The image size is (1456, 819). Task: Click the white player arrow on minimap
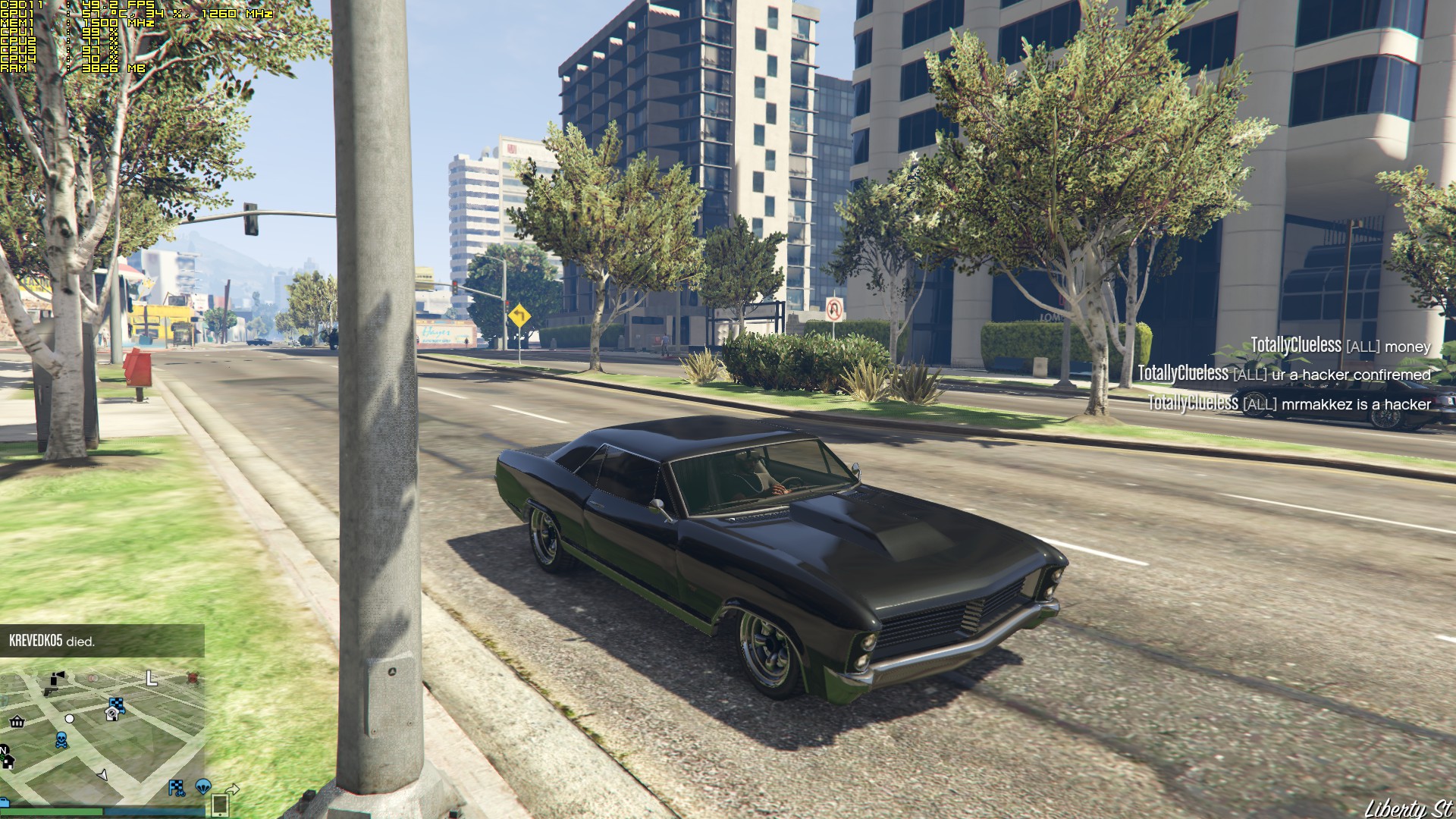point(103,775)
